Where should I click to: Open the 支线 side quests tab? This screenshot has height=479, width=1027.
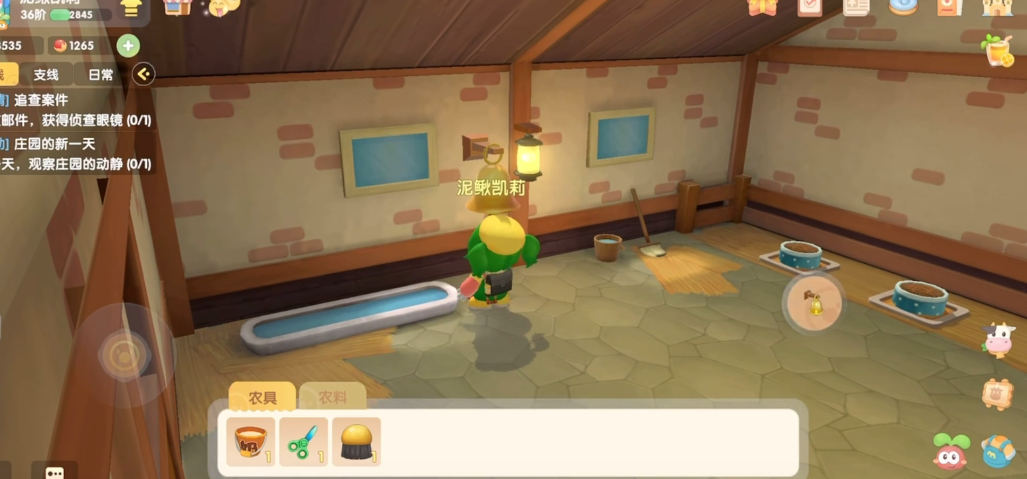pos(46,74)
